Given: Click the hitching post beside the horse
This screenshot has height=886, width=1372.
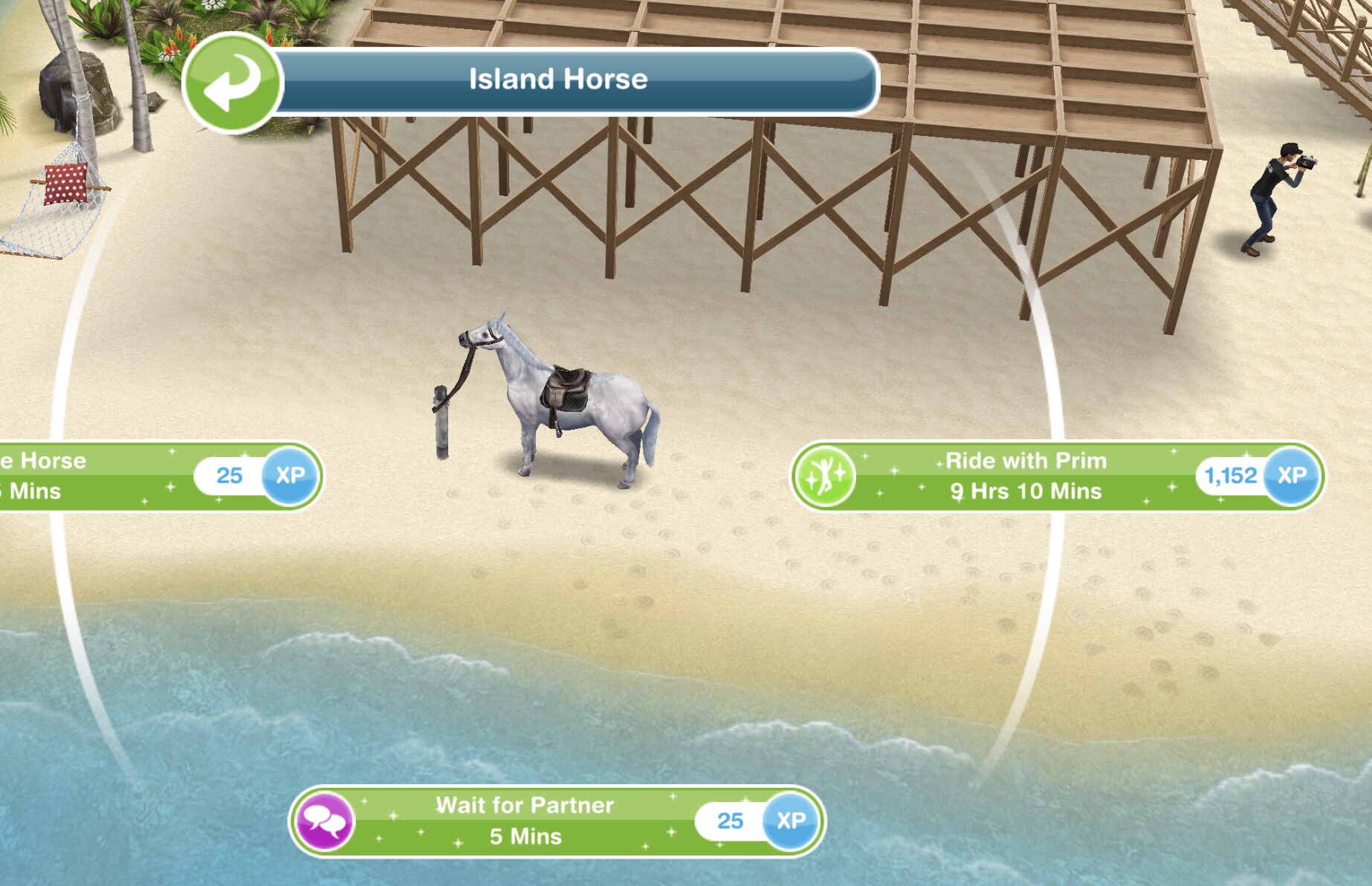Looking at the screenshot, I should point(441,420).
